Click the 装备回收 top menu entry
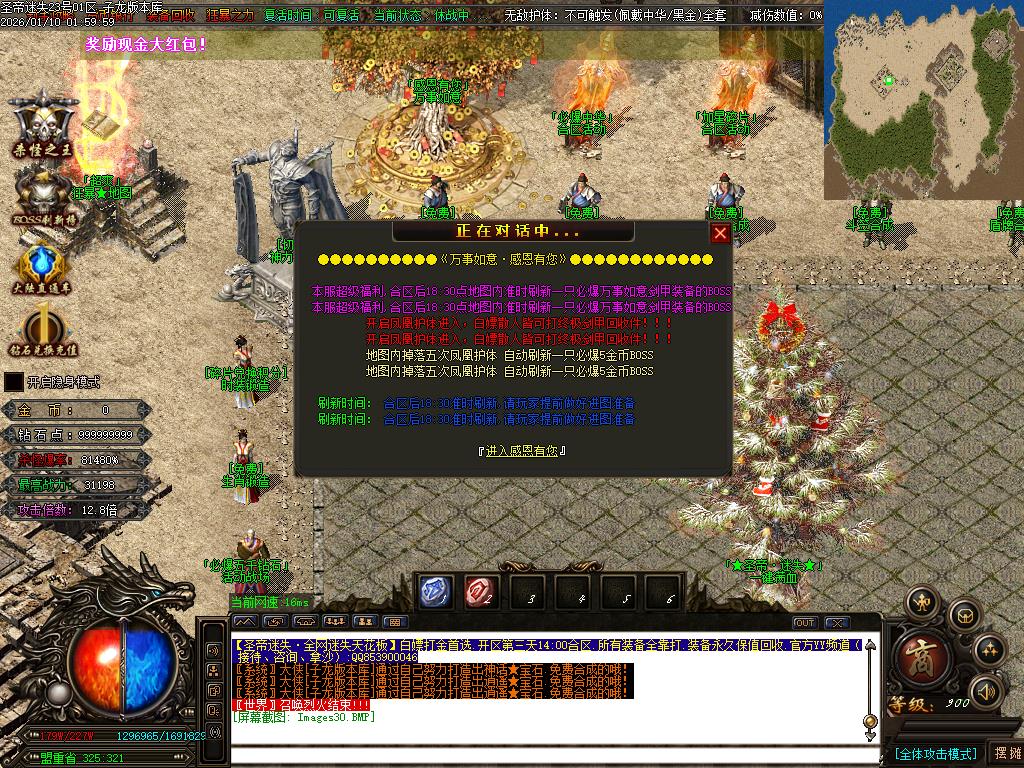1024x768 pixels. click(171, 16)
